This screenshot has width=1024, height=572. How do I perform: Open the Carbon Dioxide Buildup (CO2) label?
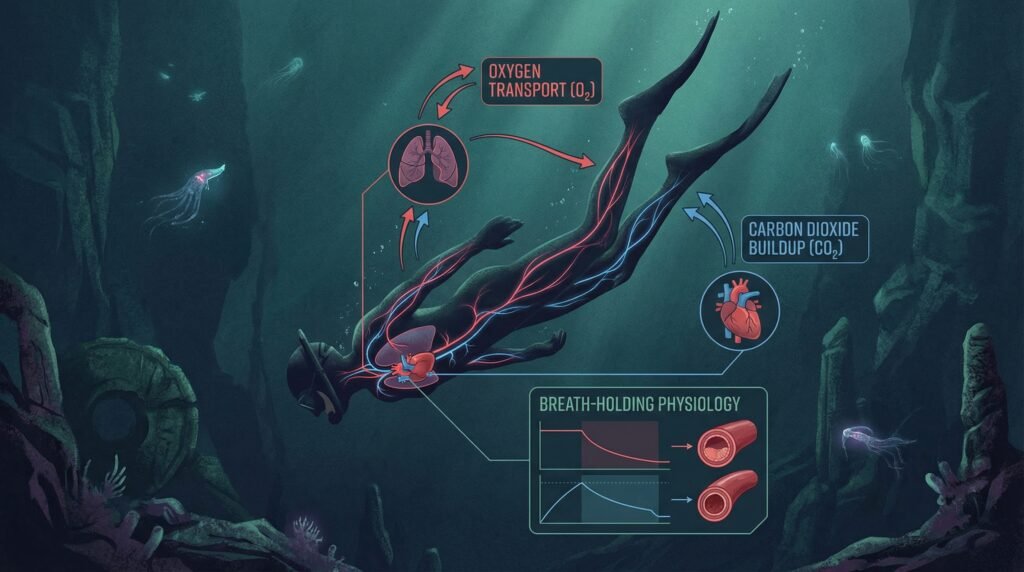(x=807, y=238)
